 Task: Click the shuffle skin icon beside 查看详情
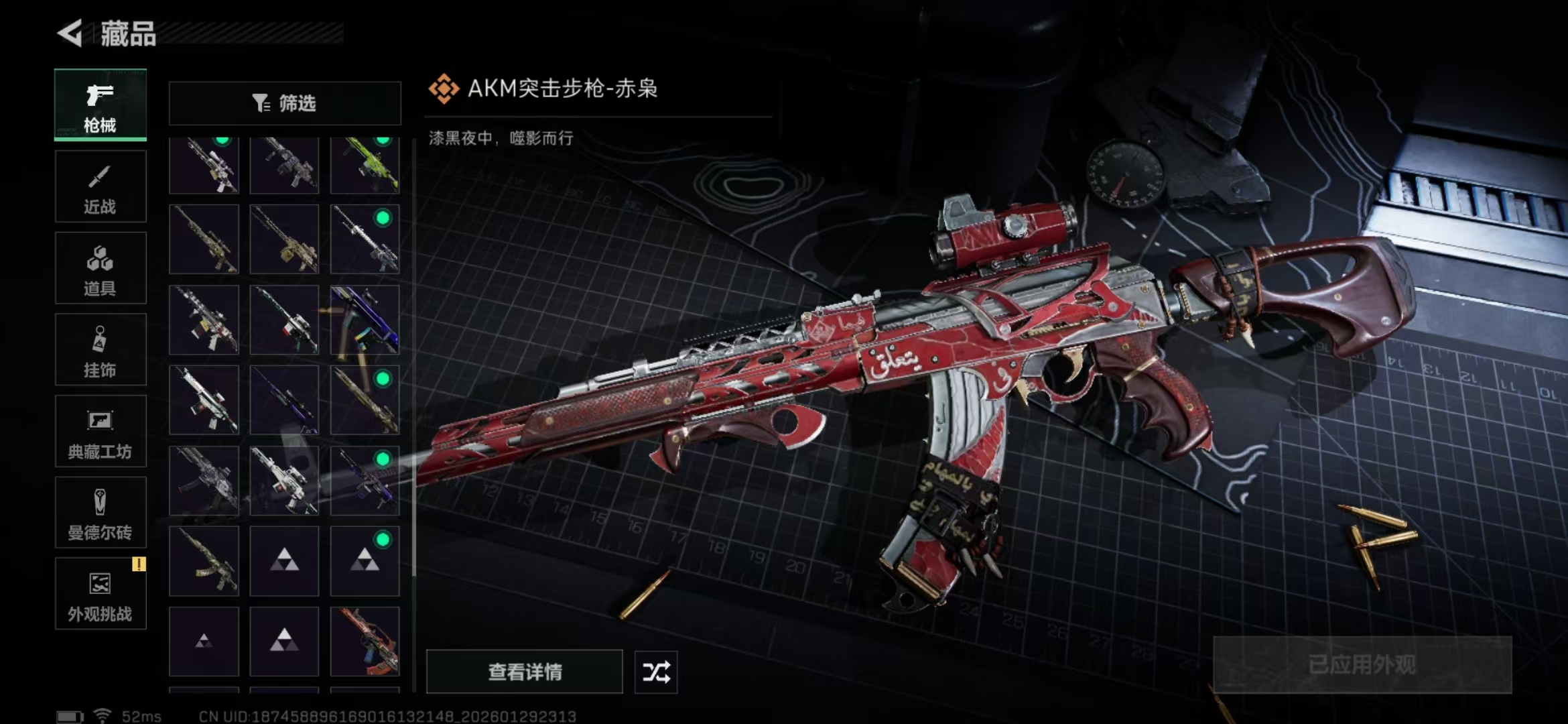(655, 672)
